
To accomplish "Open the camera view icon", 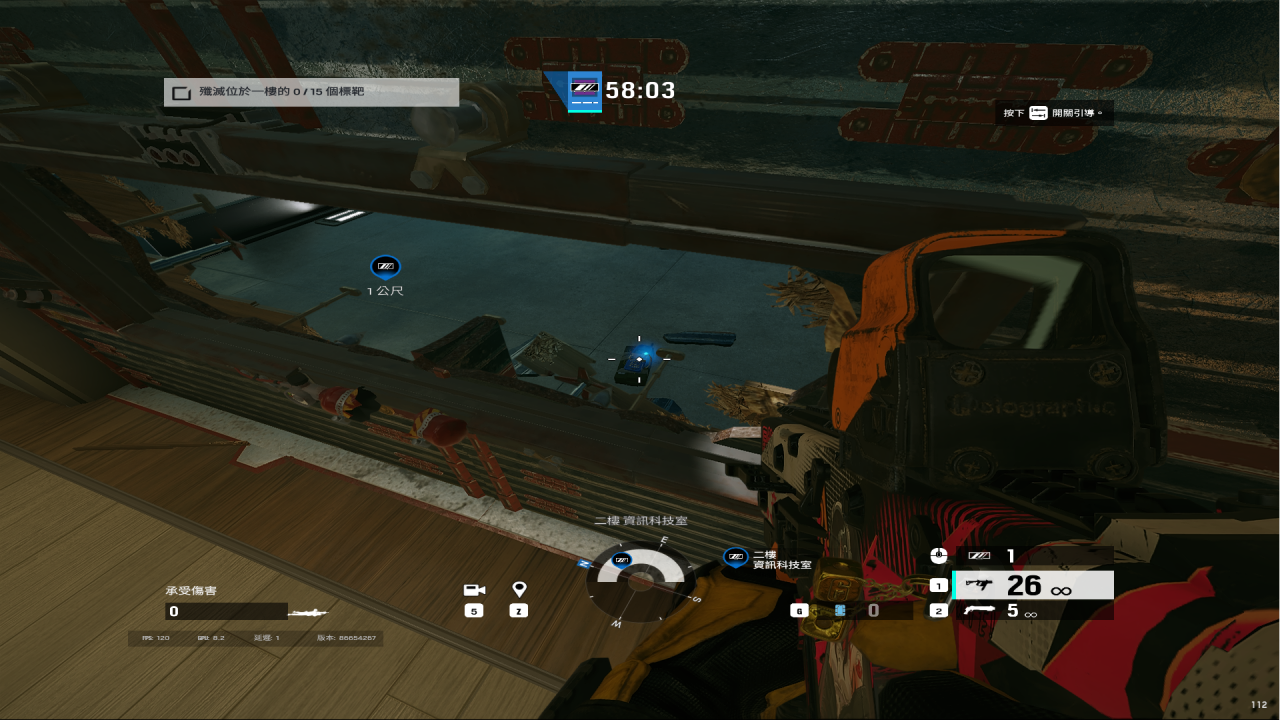I will click(474, 590).
